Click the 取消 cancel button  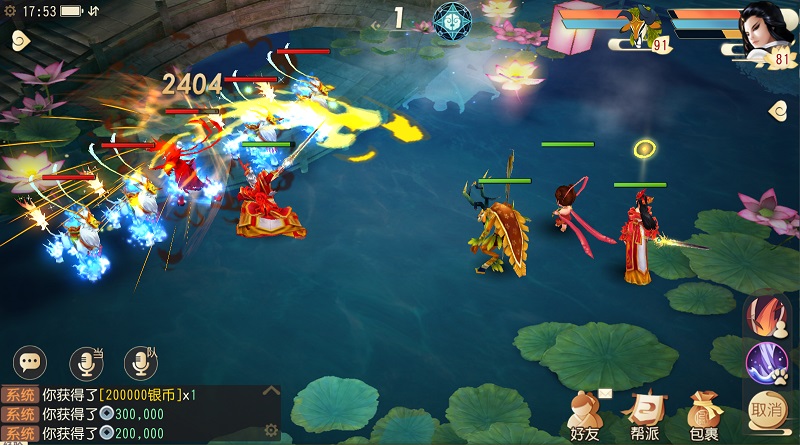coord(766,409)
